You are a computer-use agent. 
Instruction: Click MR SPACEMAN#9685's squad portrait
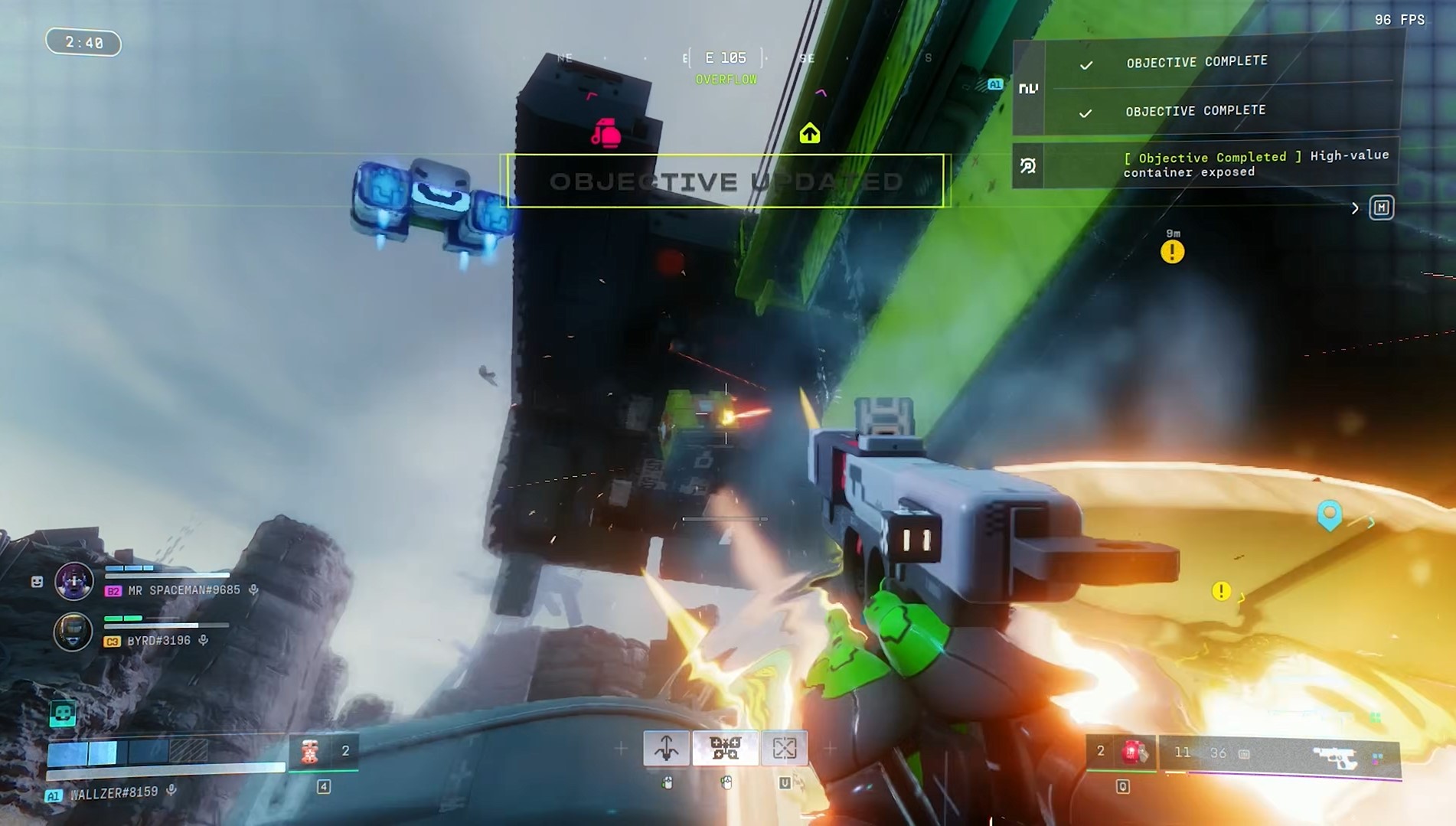[74, 581]
